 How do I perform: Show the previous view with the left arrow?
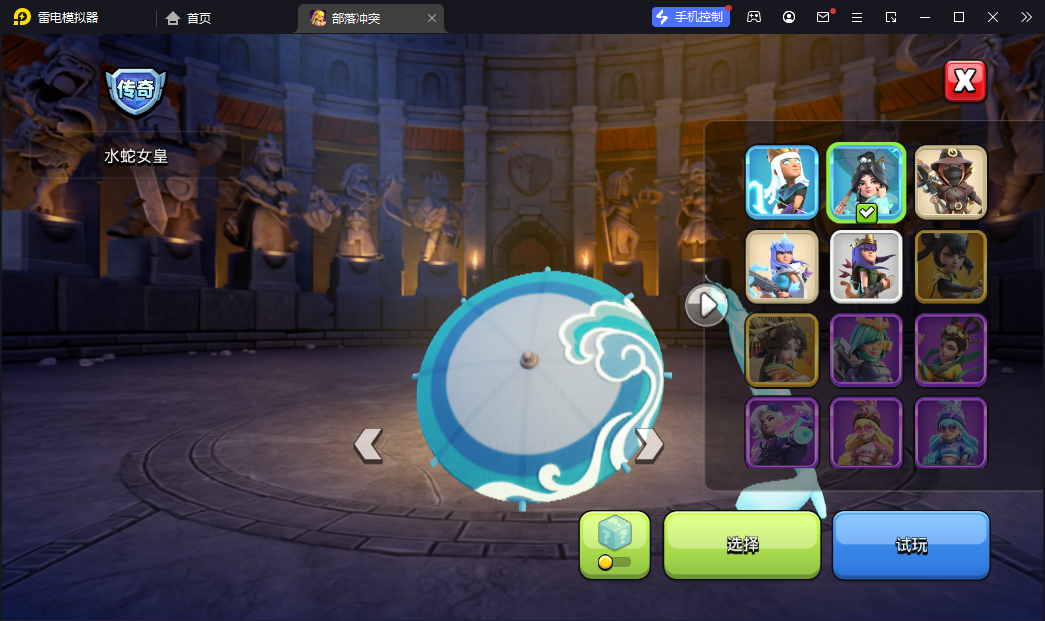click(x=368, y=444)
